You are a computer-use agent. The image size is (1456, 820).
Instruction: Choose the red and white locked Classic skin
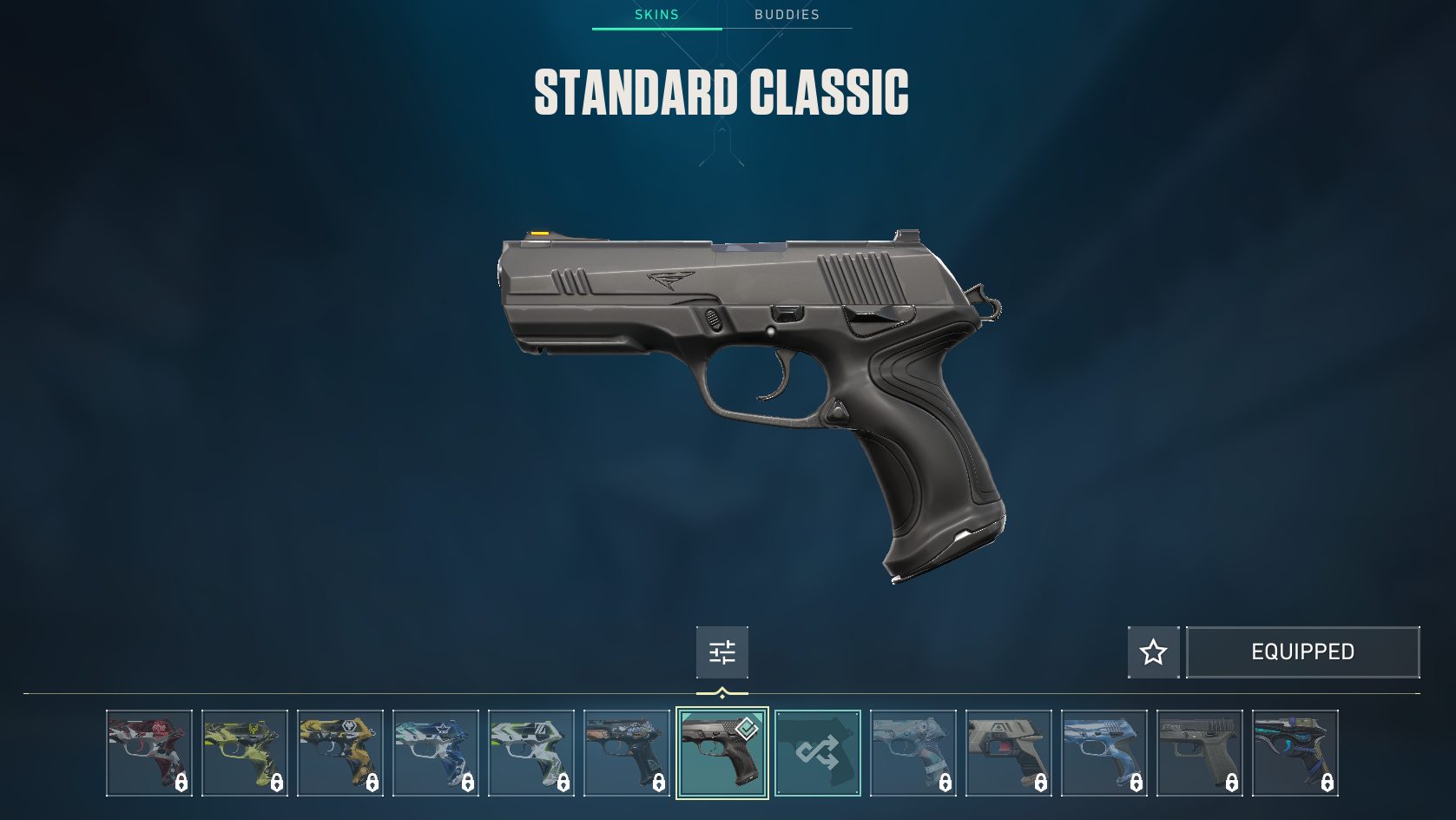pos(149,753)
